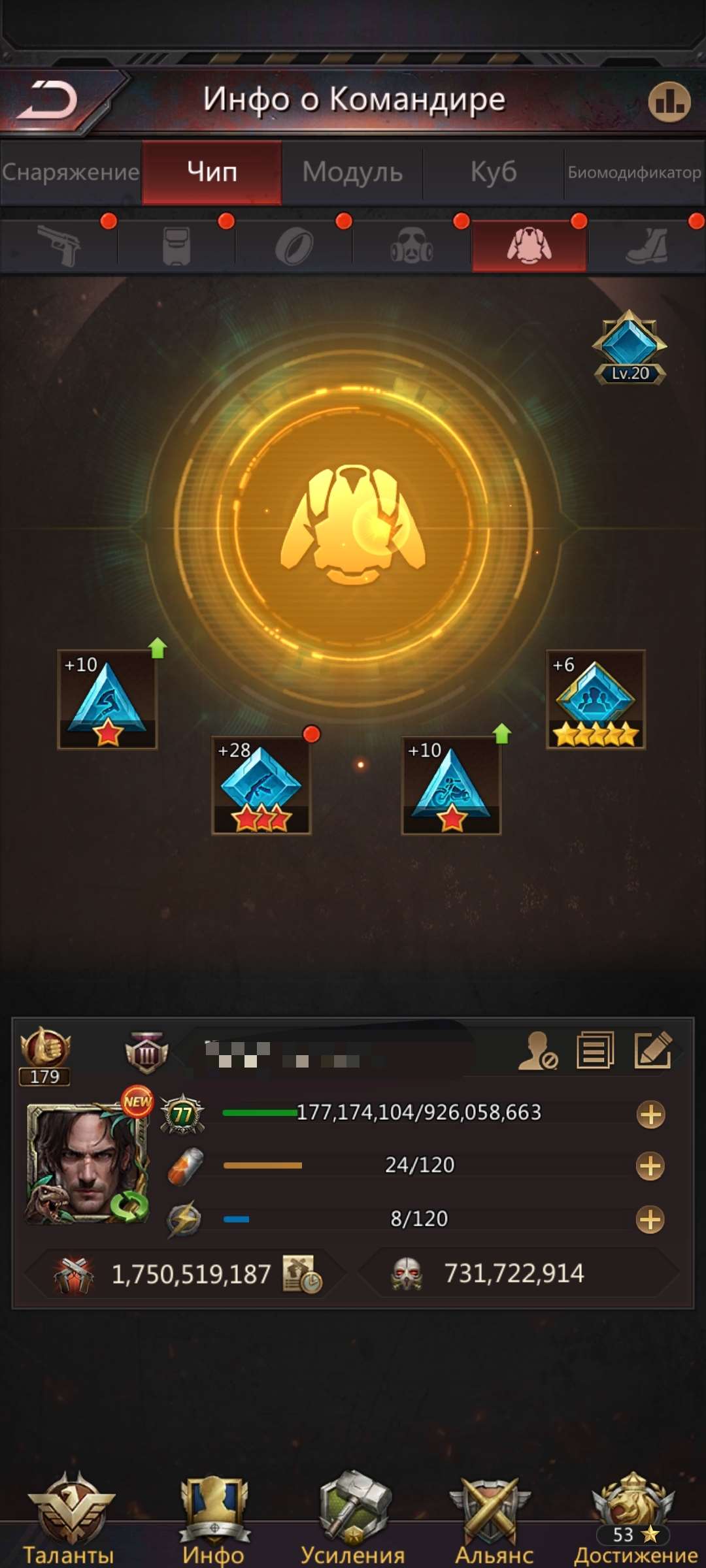The height and width of the screenshot is (1568, 706).
Task: Add commander experience with plus button
Action: [x=650, y=1115]
